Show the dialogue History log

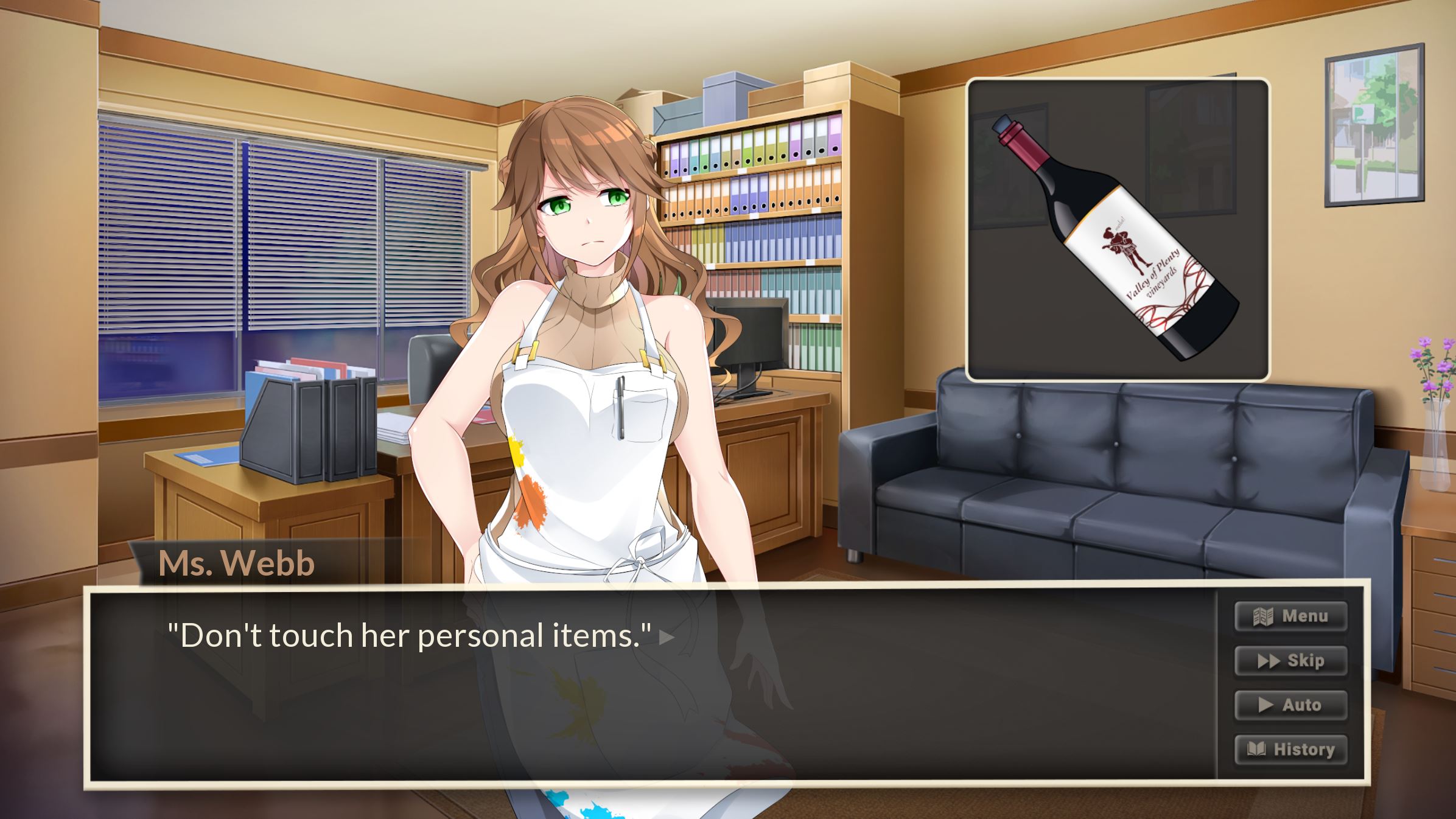click(x=1290, y=750)
